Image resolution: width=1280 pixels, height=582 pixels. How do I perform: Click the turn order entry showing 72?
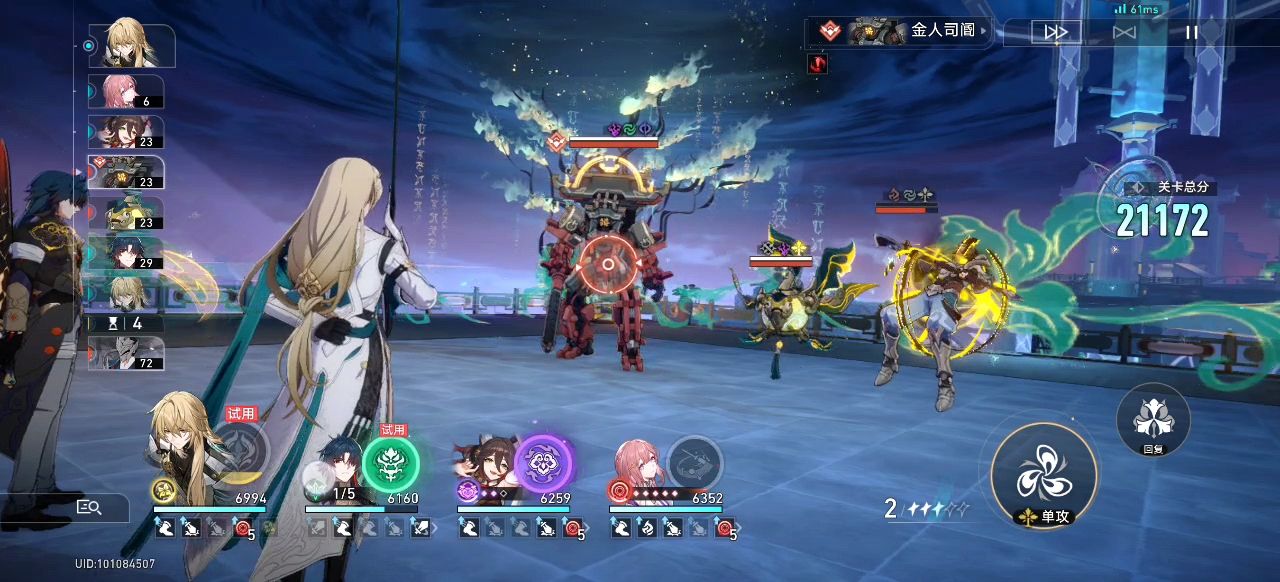click(126, 353)
